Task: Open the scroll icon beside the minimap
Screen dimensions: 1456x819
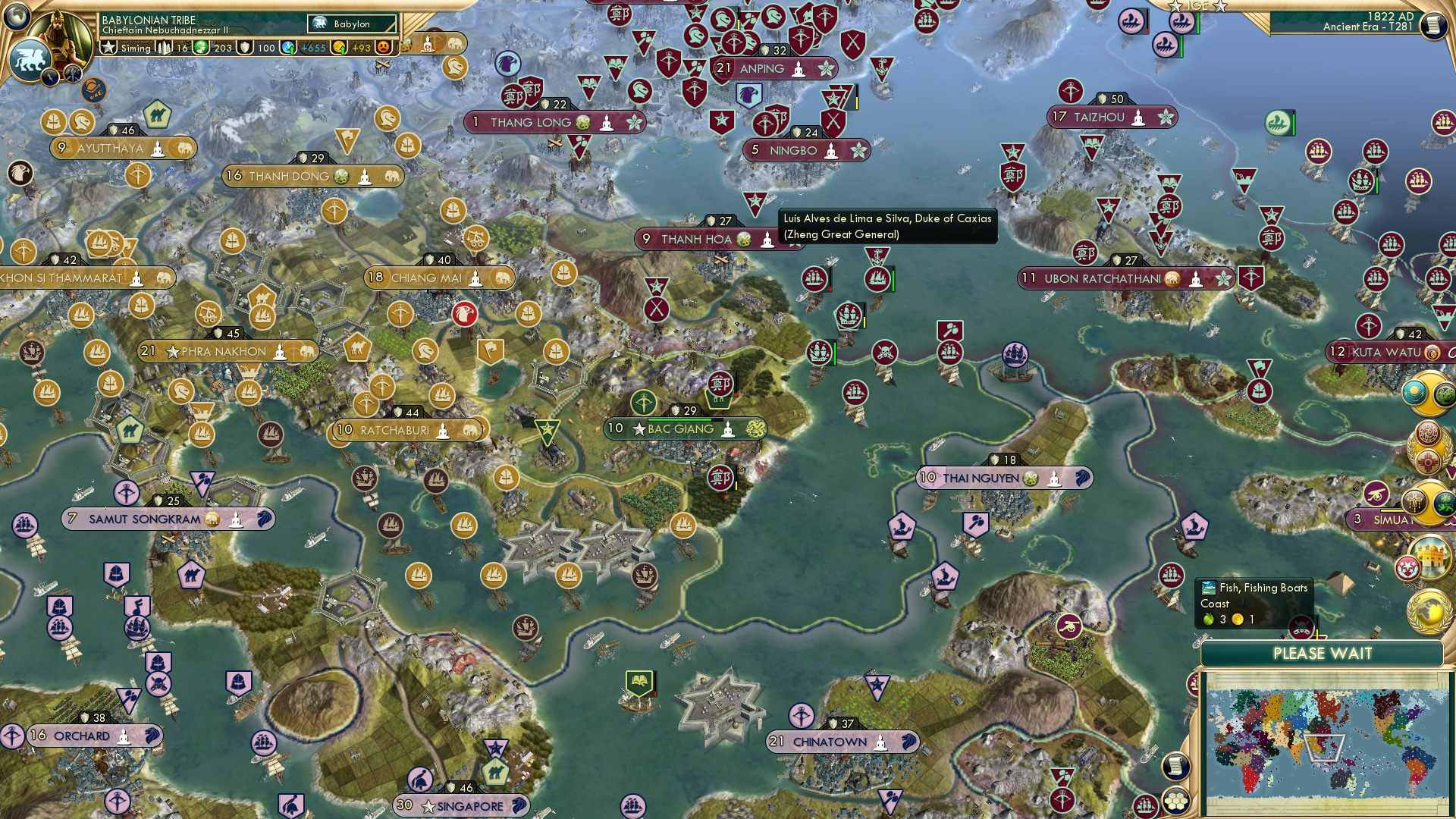Action: [1174, 766]
